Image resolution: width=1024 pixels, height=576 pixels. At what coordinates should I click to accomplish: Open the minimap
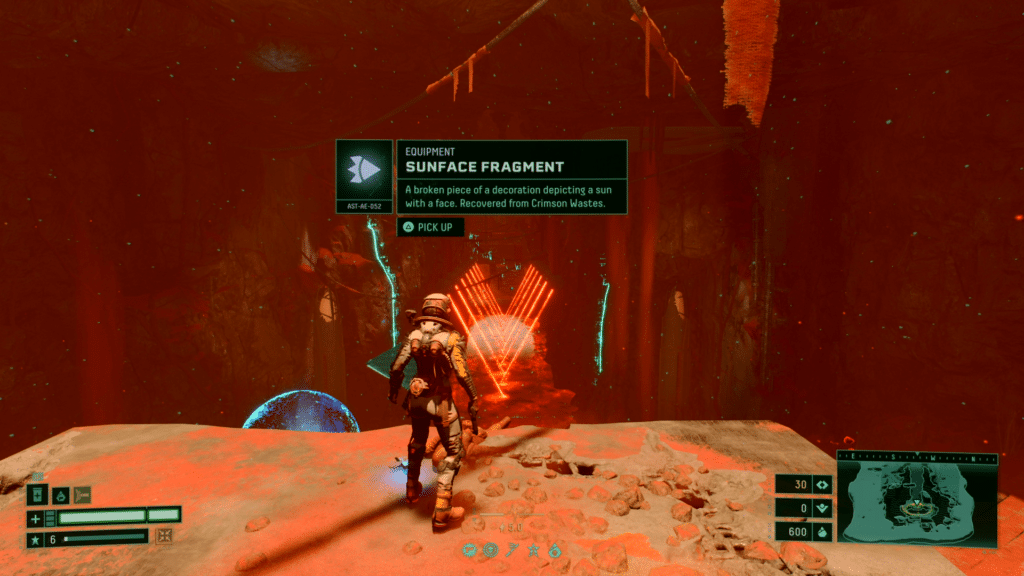click(x=917, y=496)
